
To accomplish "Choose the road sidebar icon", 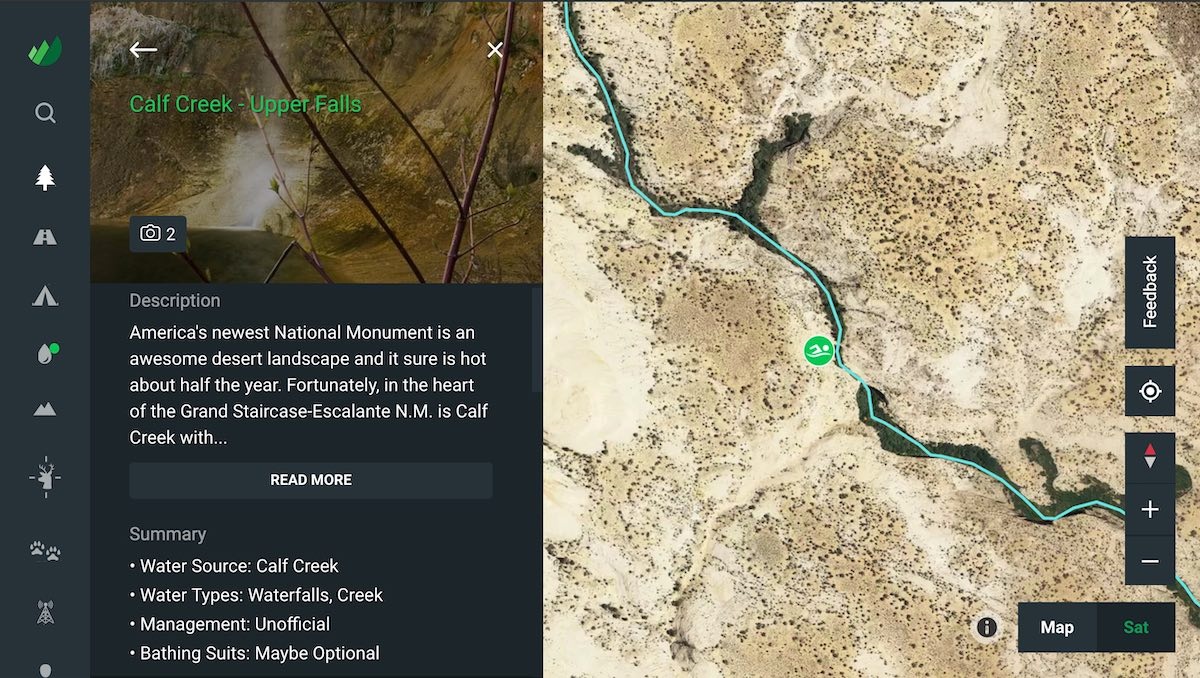I will 45,237.
